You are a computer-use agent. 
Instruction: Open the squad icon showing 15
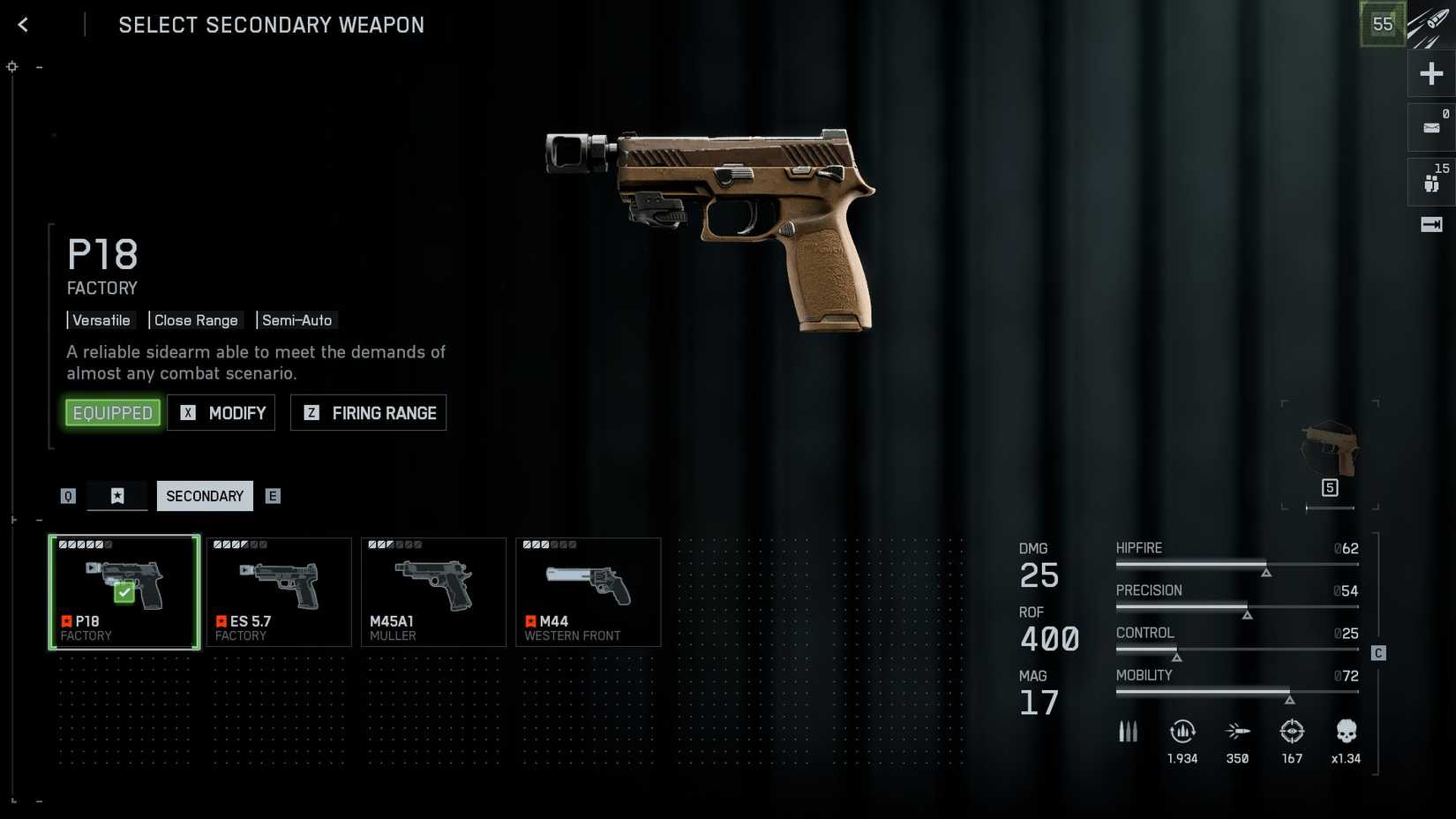(x=1430, y=182)
